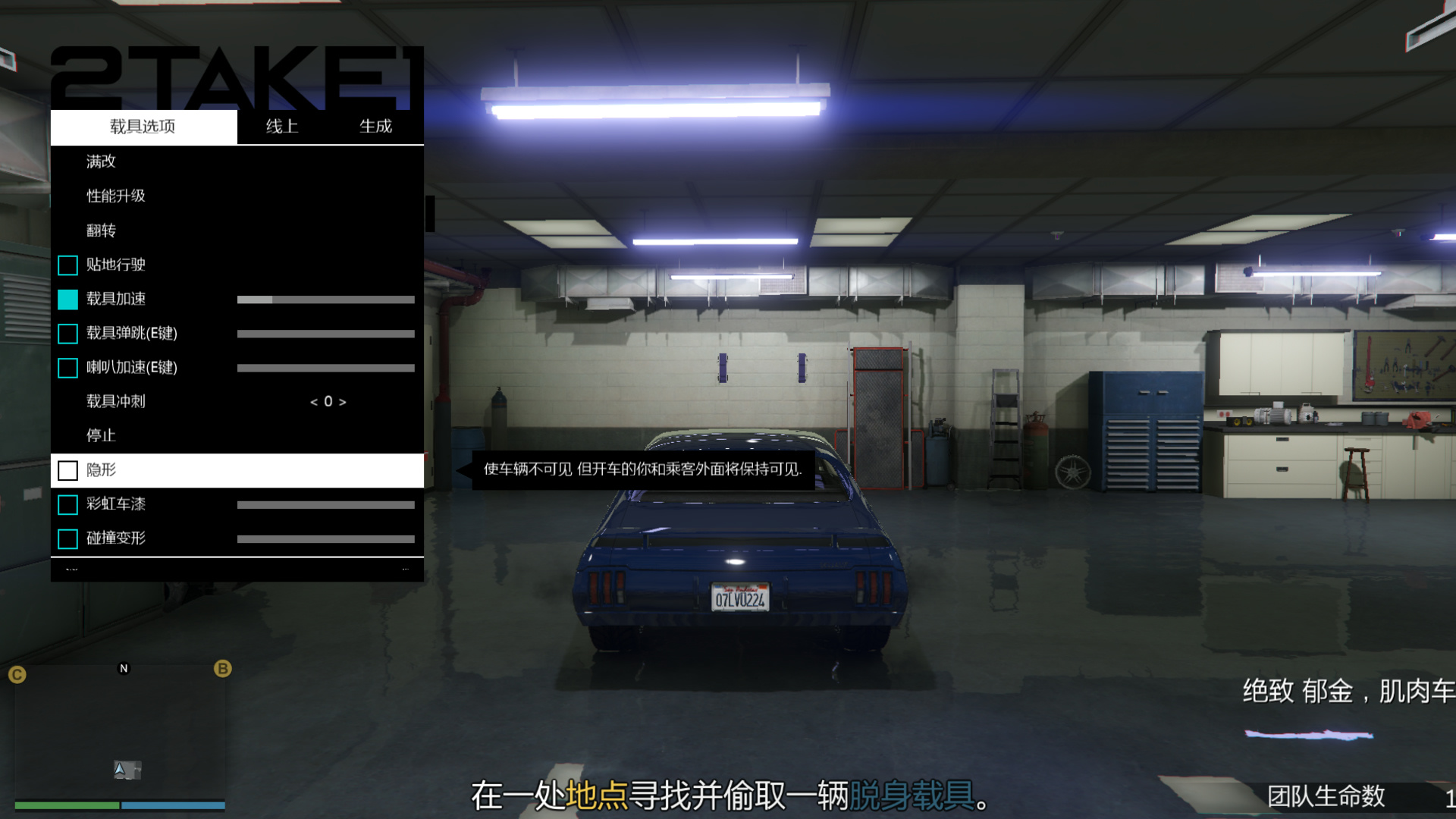Adjust the 彩虹车漆 slider
The image size is (1456, 819).
(326, 504)
